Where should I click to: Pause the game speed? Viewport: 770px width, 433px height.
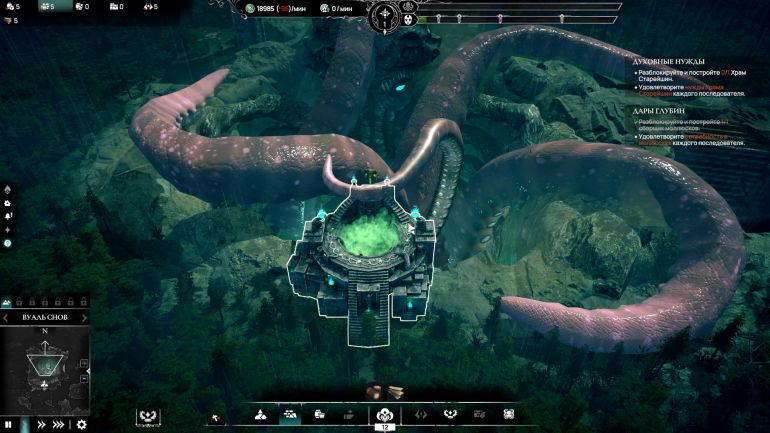point(10,425)
